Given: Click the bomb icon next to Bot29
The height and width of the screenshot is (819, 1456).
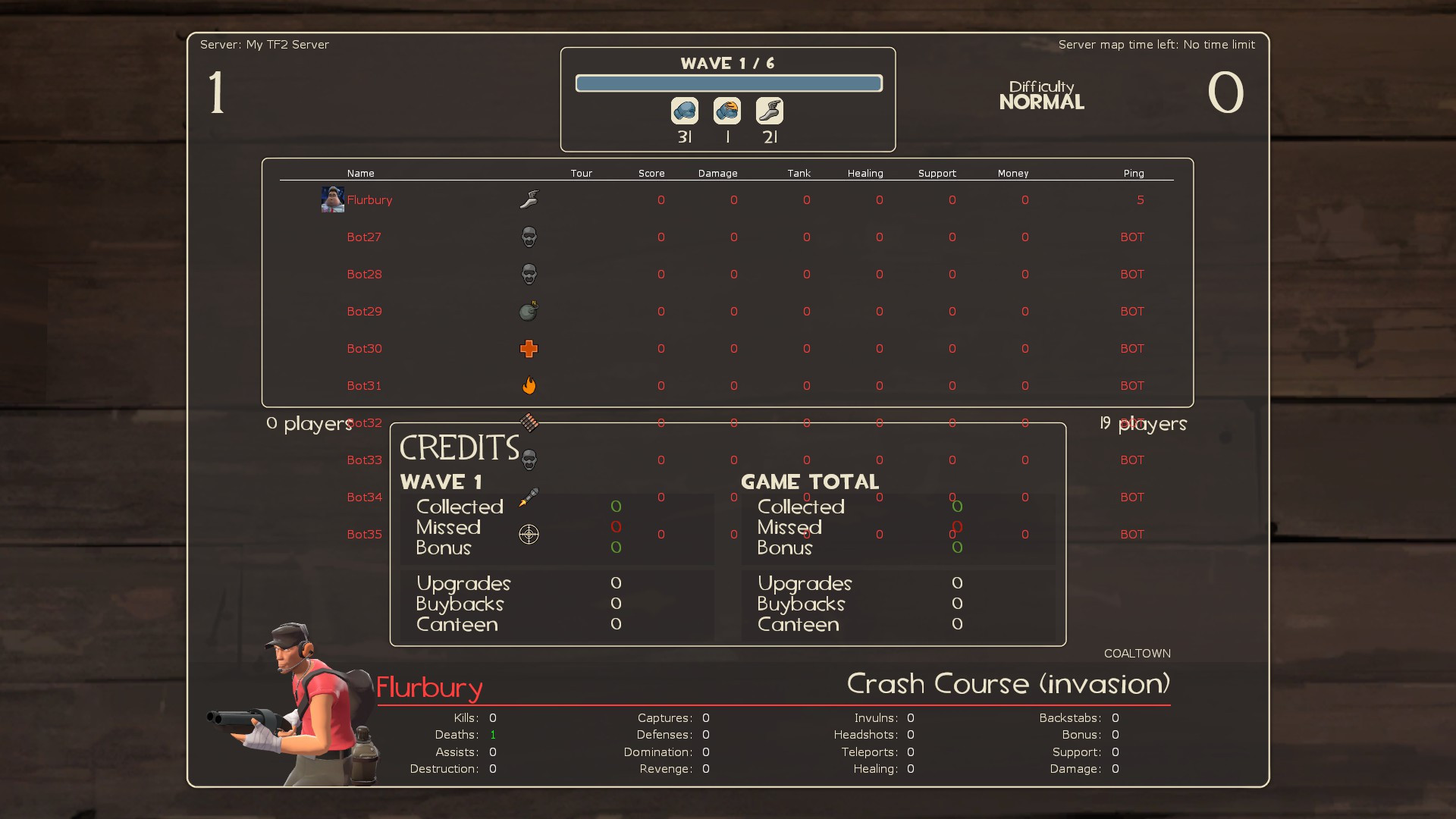Looking at the screenshot, I should pyautogui.click(x=529, y=311).
